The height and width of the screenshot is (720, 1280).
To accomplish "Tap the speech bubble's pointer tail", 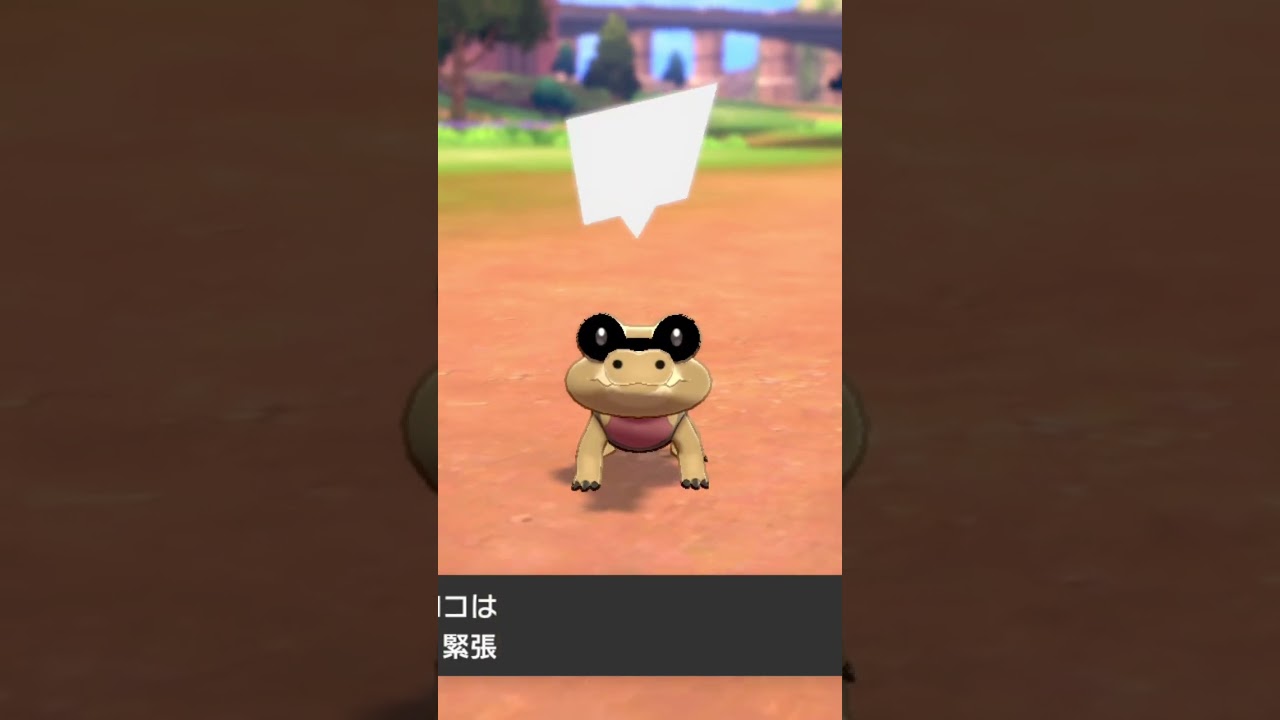I will click(636, 228).
